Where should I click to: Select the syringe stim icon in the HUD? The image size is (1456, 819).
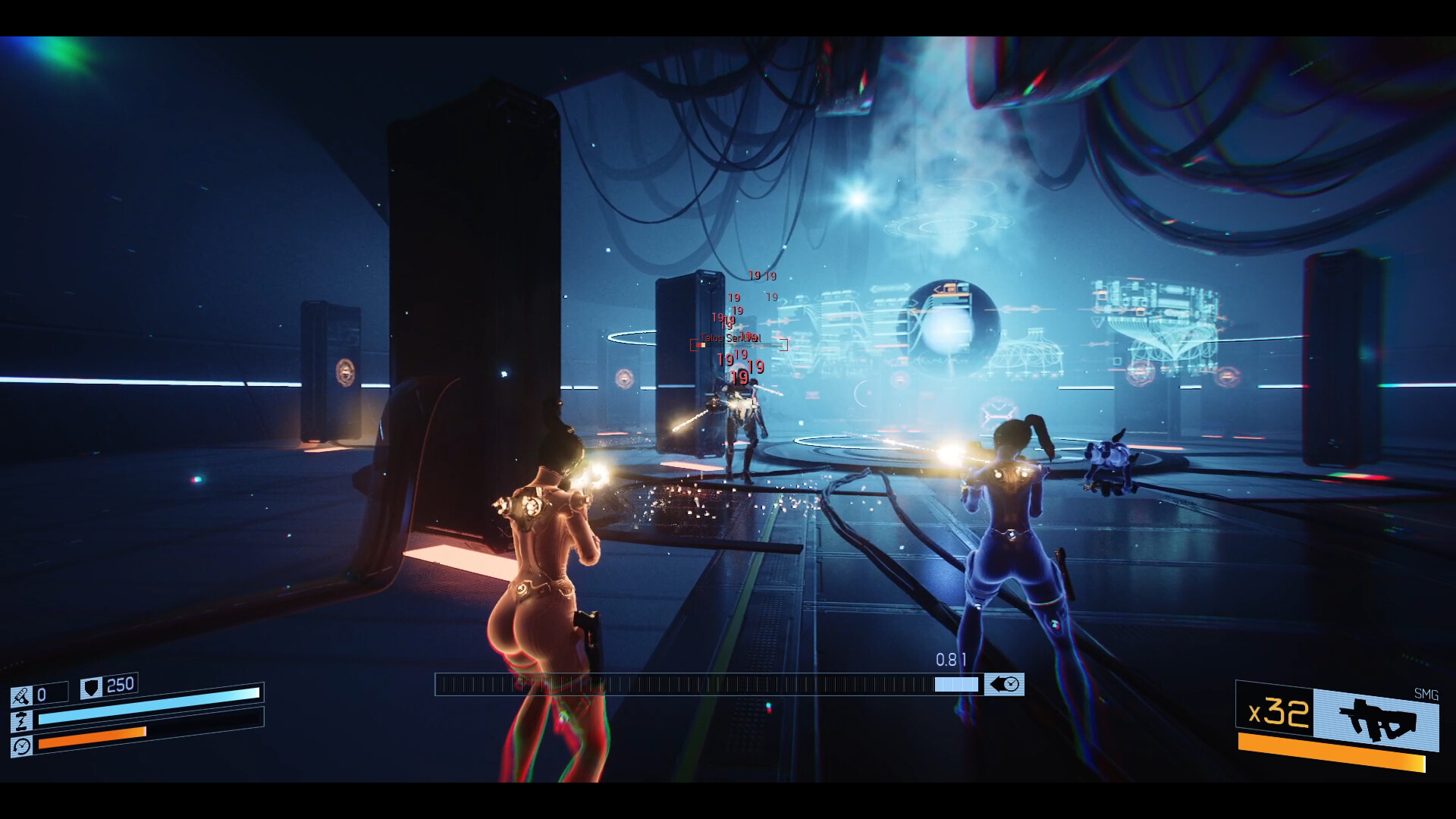[23, 695]
